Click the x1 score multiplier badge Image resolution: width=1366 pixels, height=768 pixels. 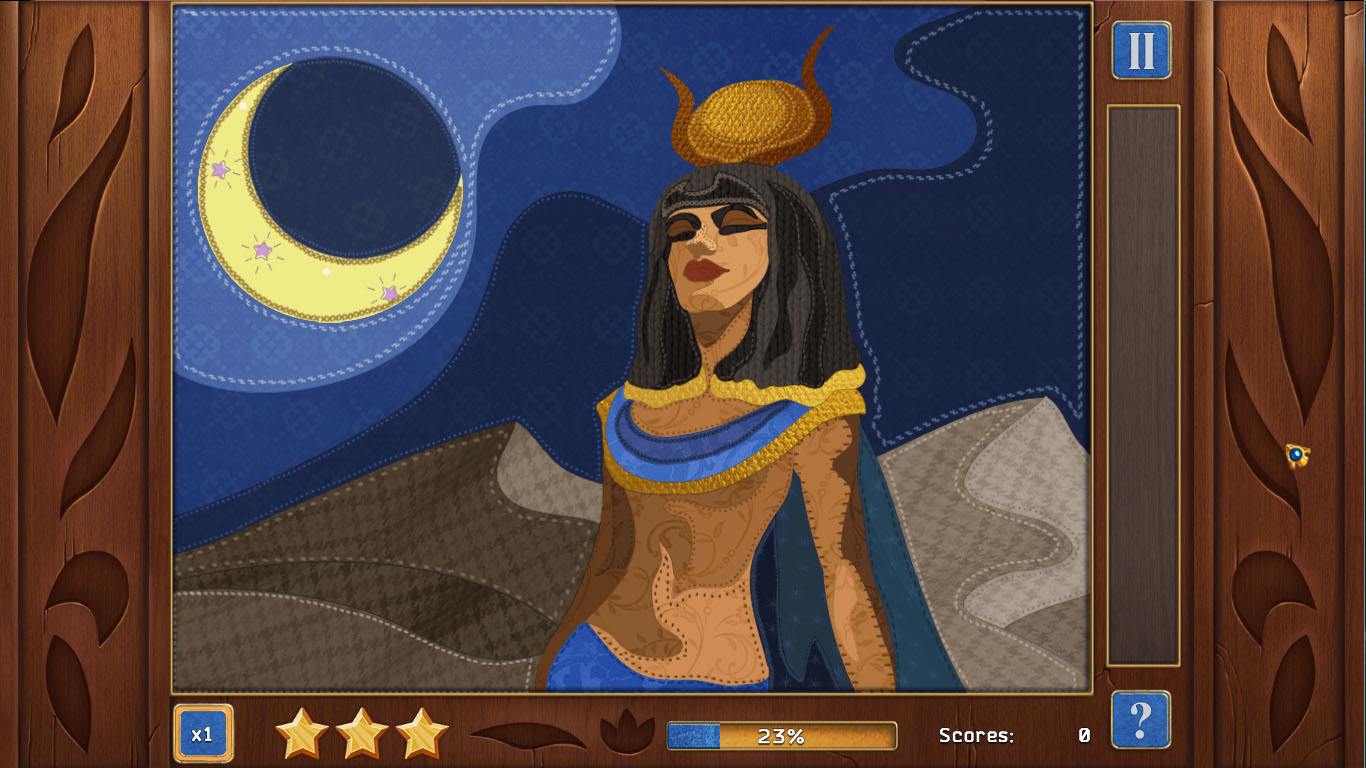pos(203,734)
